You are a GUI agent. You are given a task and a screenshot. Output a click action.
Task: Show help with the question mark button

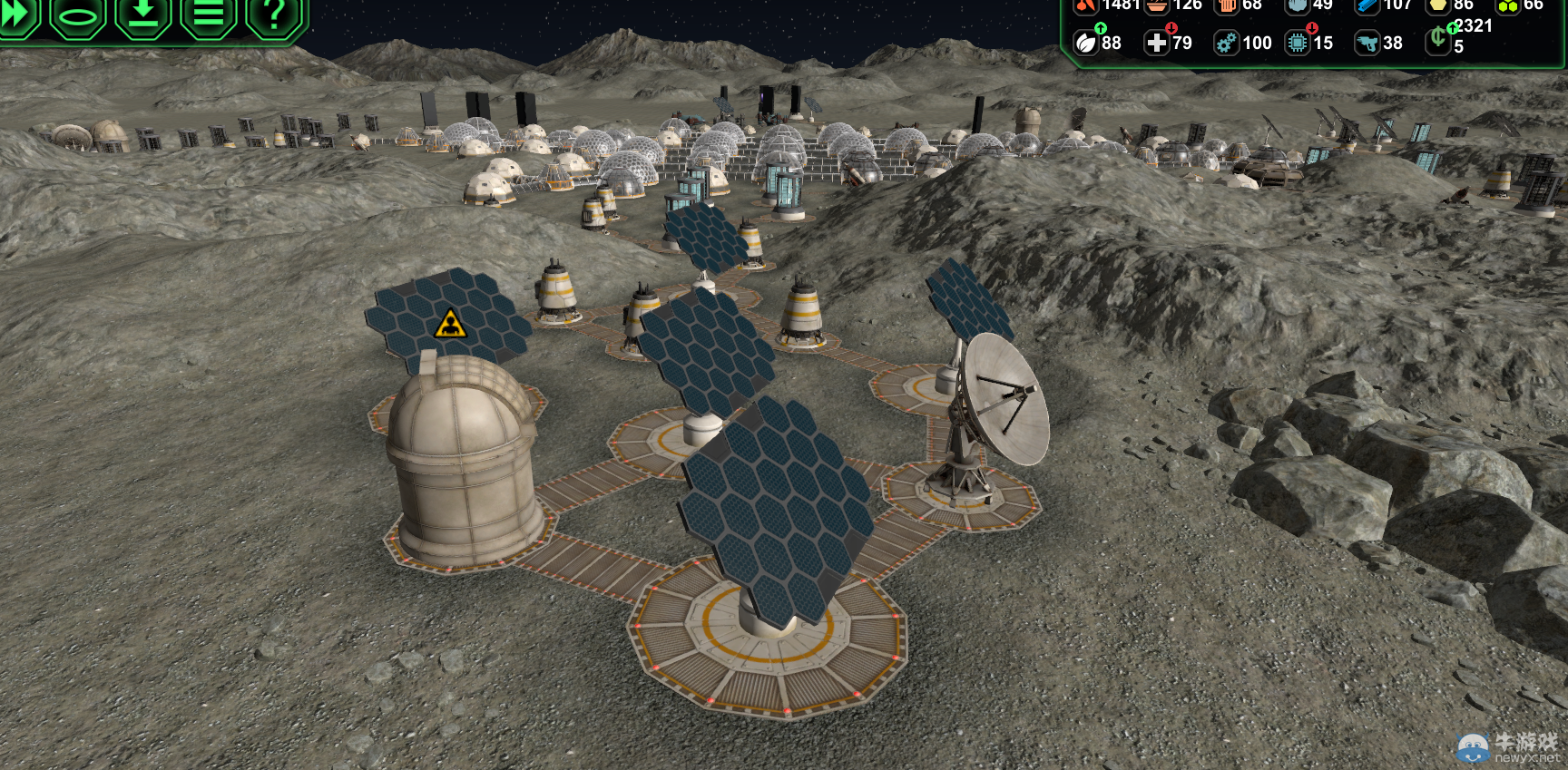click(274, 14)
